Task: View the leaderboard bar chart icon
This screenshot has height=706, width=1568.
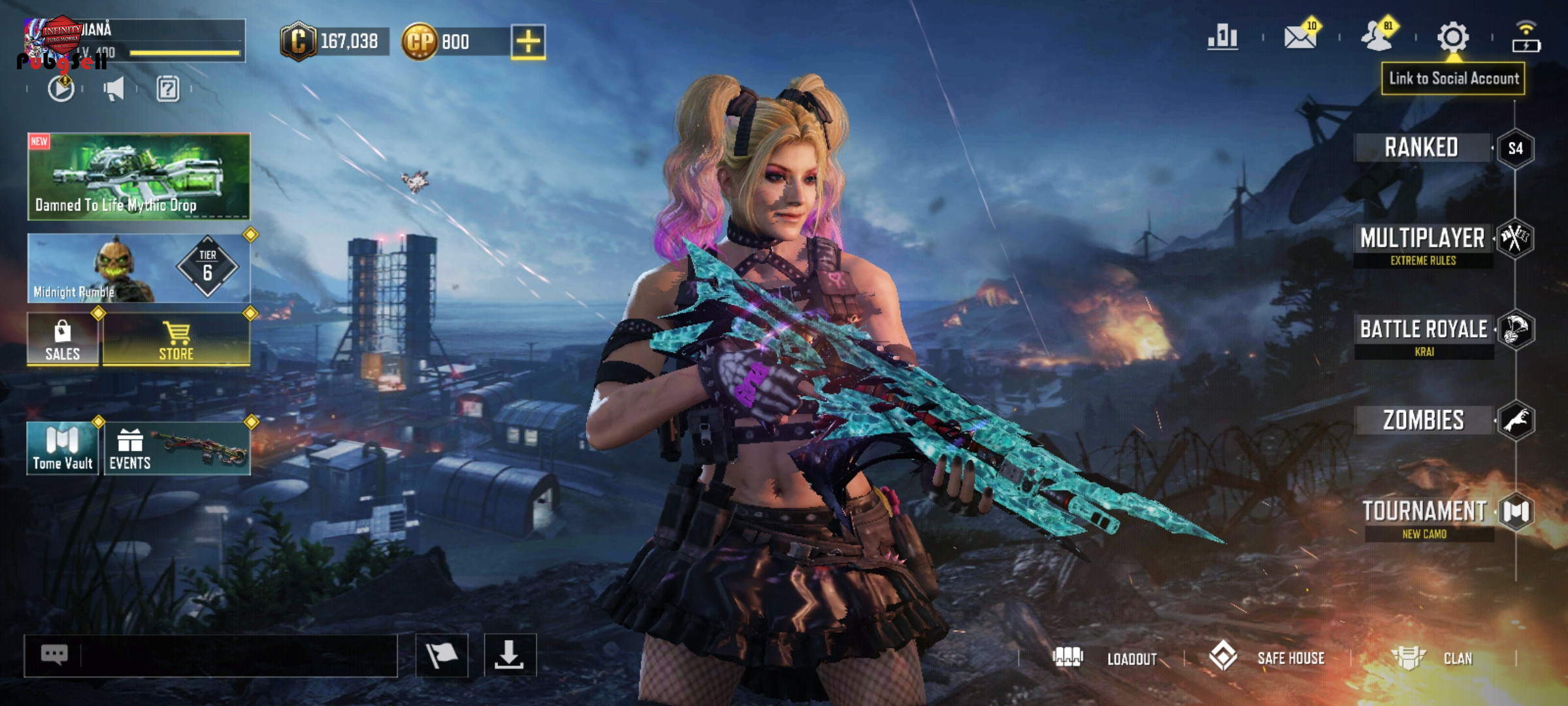Action: [1223, 37]
